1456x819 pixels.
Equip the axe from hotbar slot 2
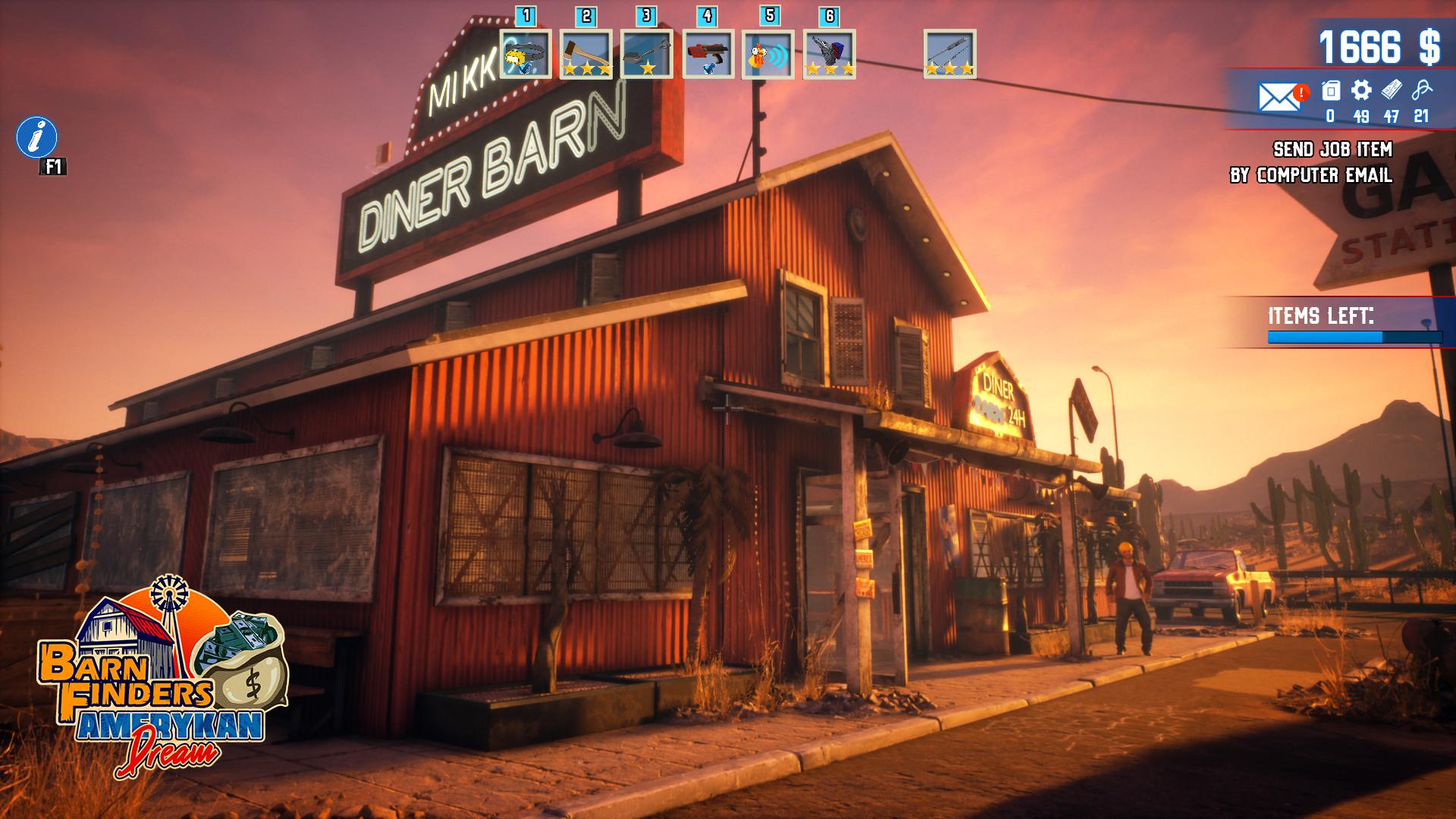585,55
